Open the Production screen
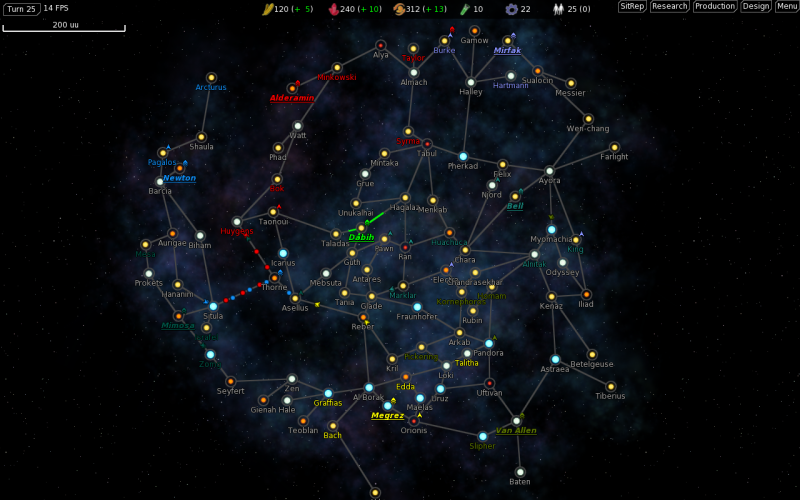This screenshot has height=500, width=800. coord(715,6)
